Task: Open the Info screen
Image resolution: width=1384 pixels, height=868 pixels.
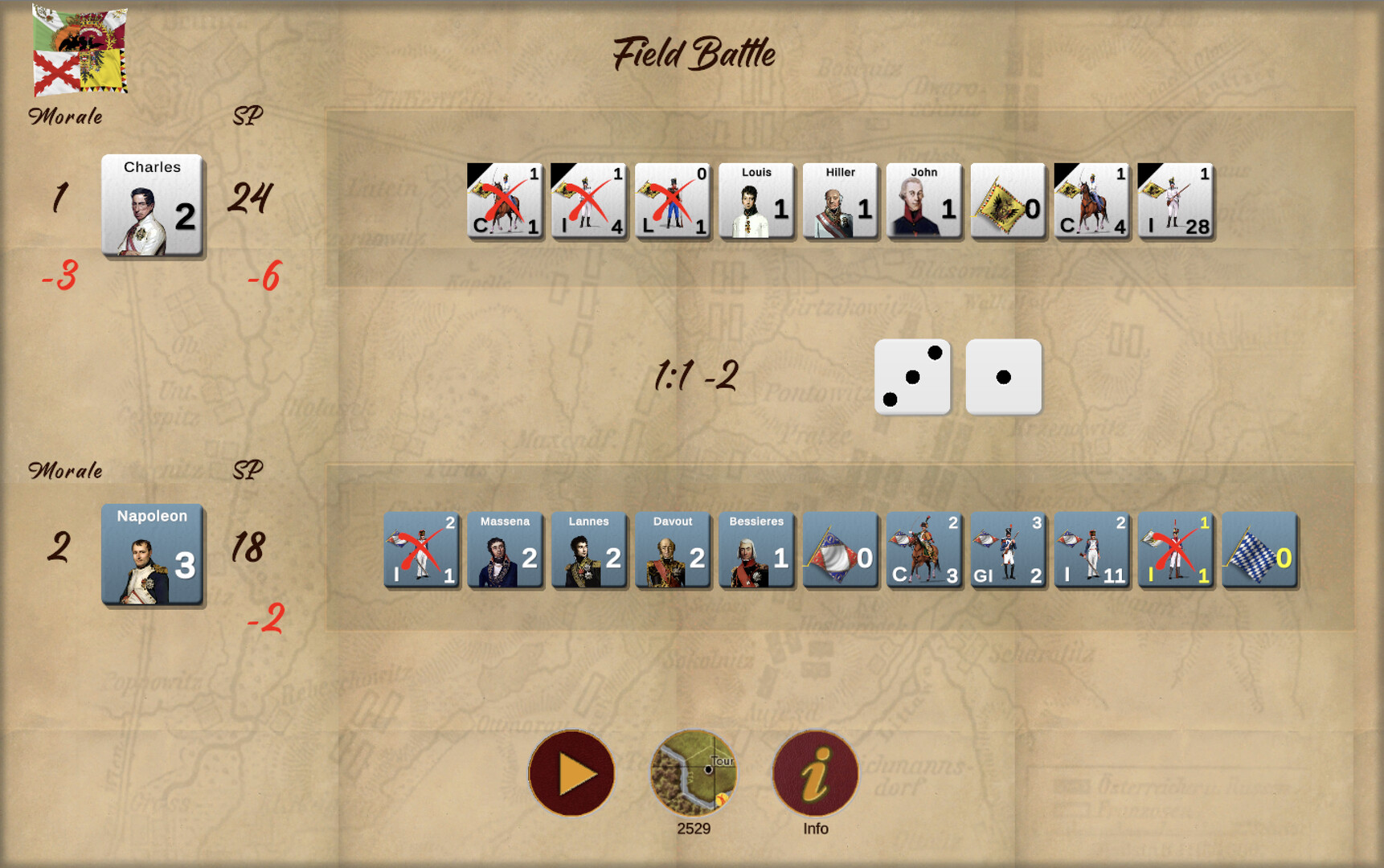Action: 814,772
